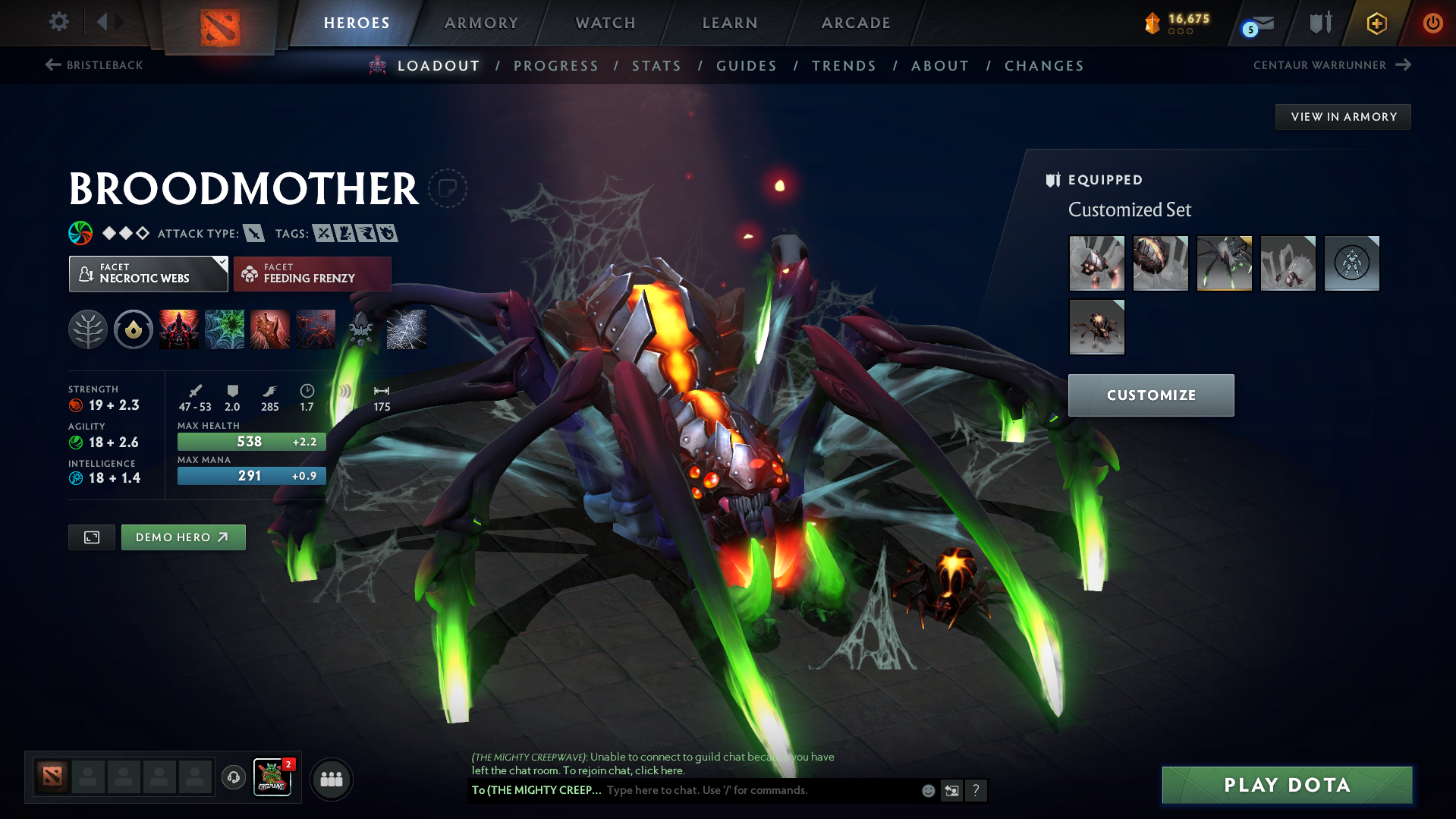
Task: Switch to the Feeding Frenzy facet
Action: 312,273
